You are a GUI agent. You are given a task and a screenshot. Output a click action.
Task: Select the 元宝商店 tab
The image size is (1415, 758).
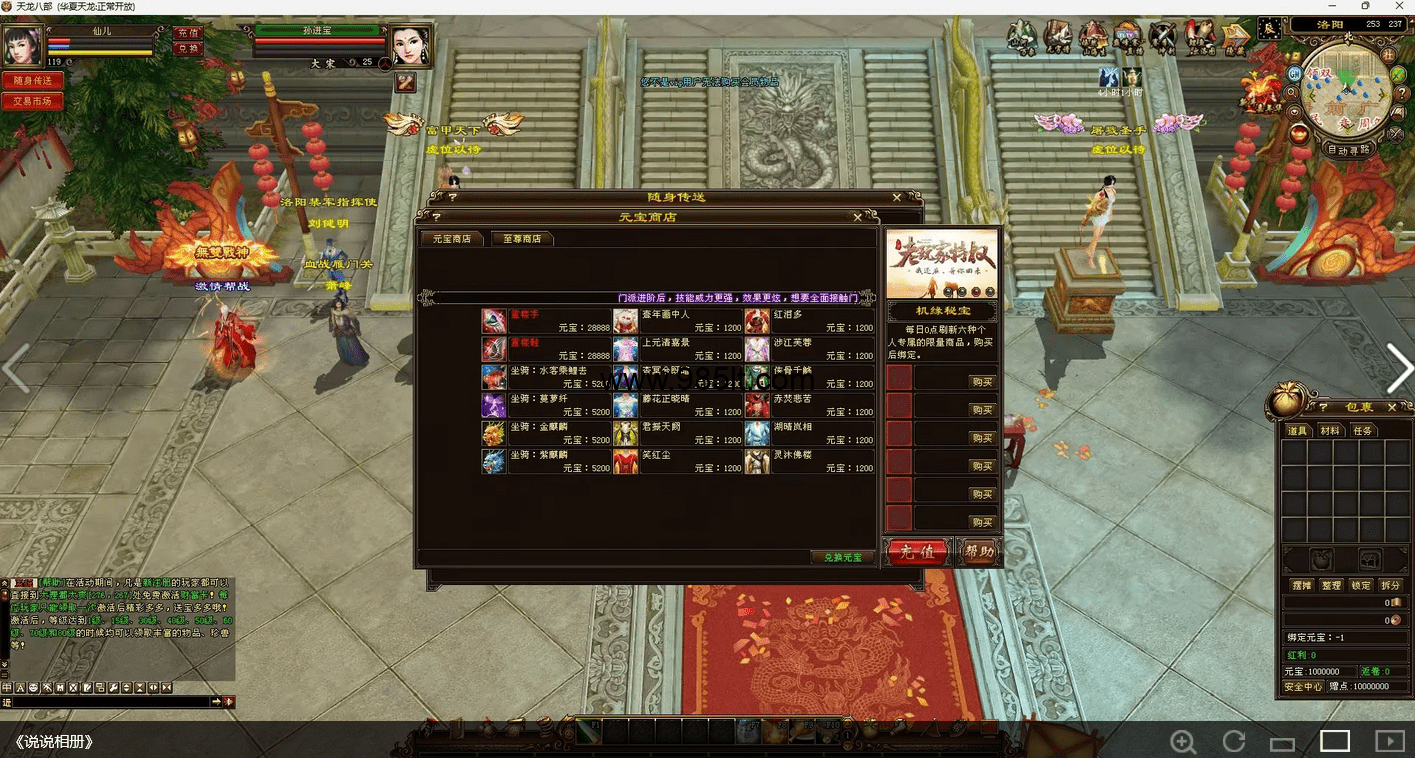(452, 239)
